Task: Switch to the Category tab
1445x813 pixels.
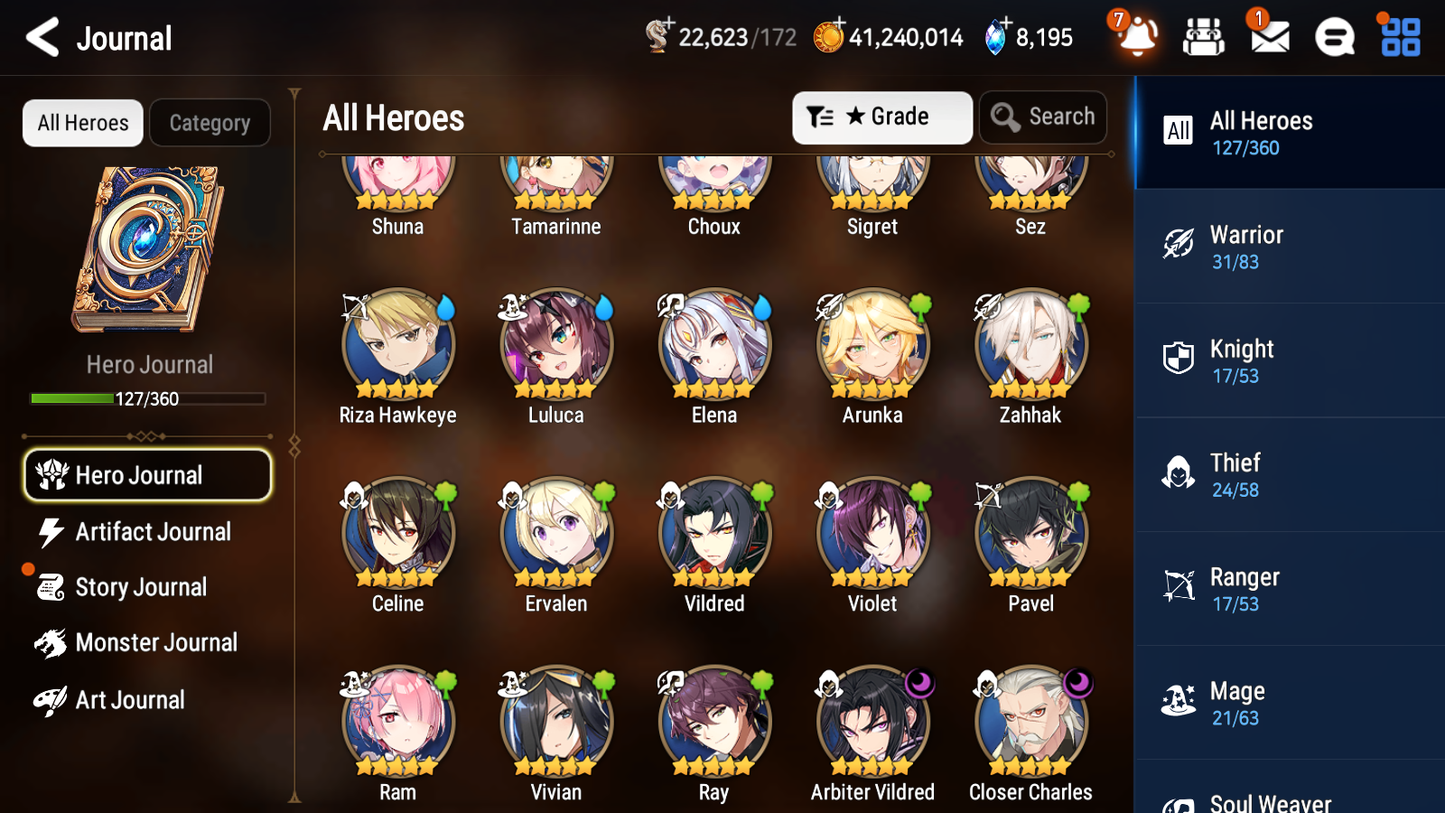Action: (210, 122)
